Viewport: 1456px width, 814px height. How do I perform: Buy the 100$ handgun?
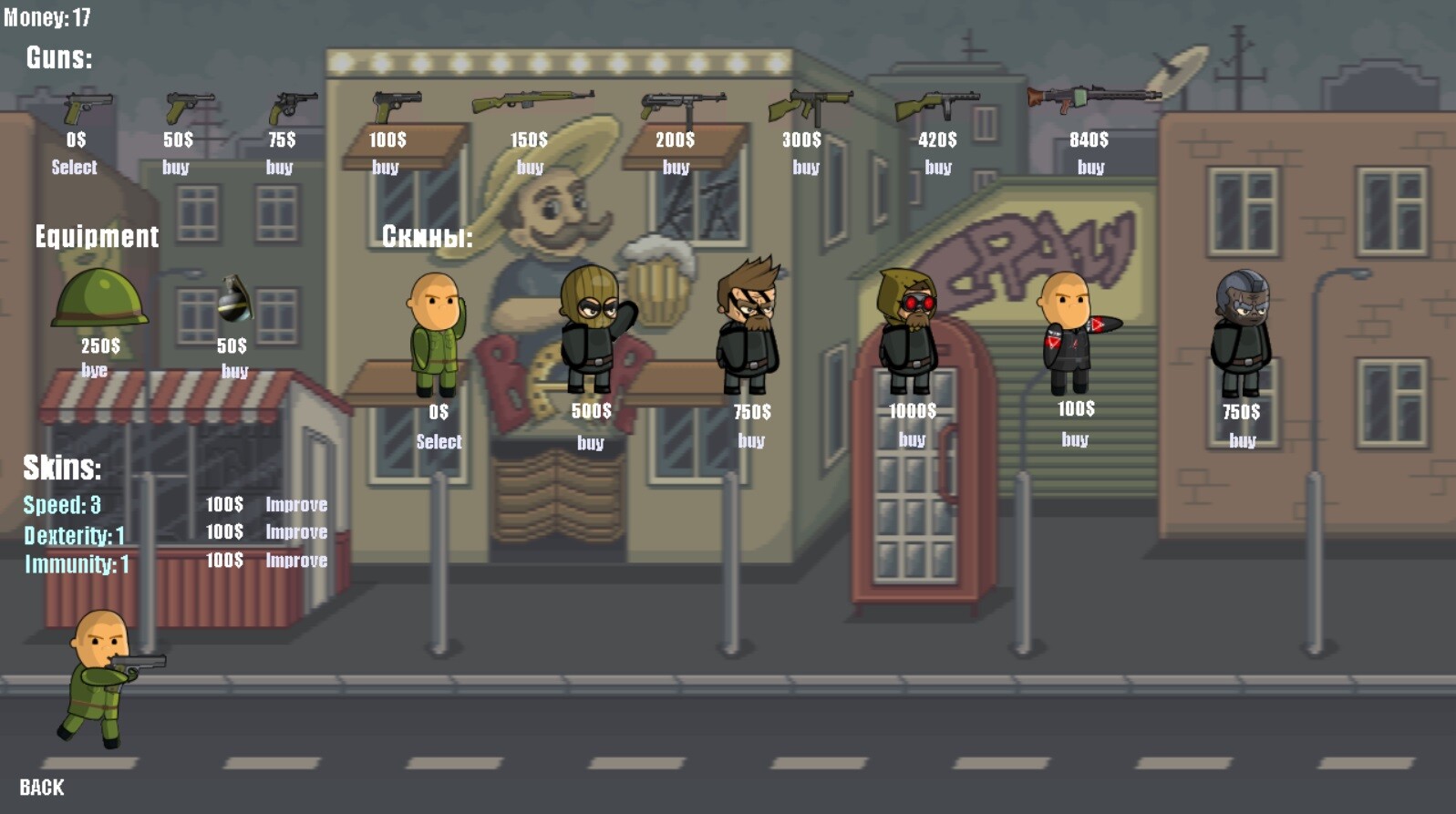(x=384, y=167)
